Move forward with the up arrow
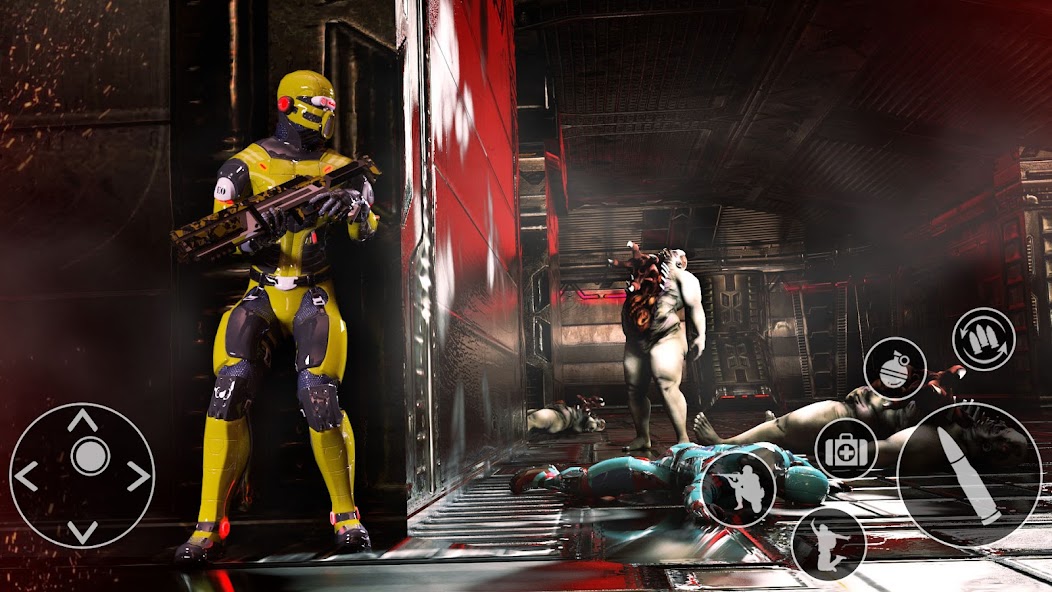Viewport: 1052px width, 592px height. coord(82,420)
